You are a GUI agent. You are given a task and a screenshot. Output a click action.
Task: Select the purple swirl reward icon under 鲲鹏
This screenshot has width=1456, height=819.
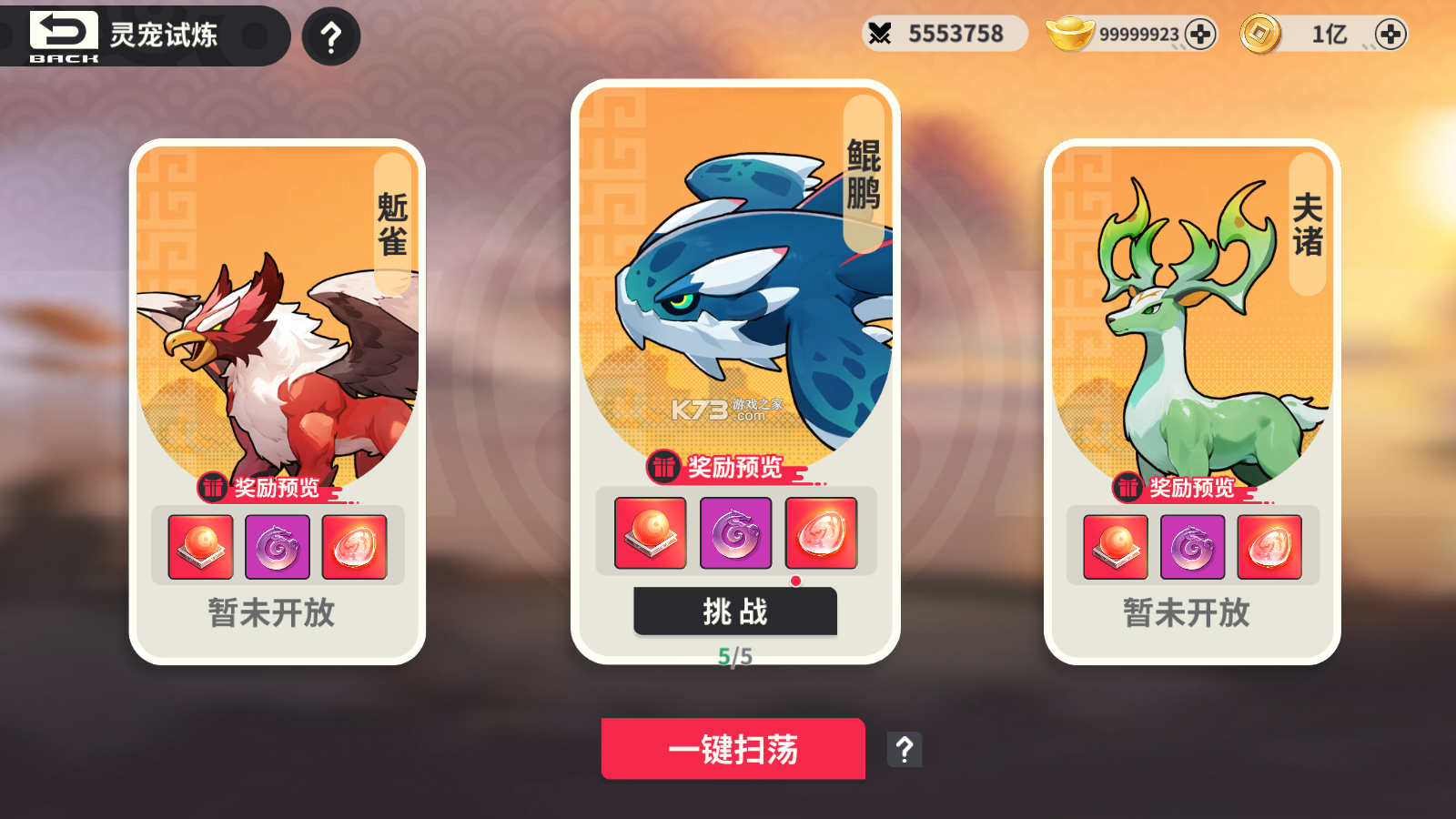[x=735, y=532]
